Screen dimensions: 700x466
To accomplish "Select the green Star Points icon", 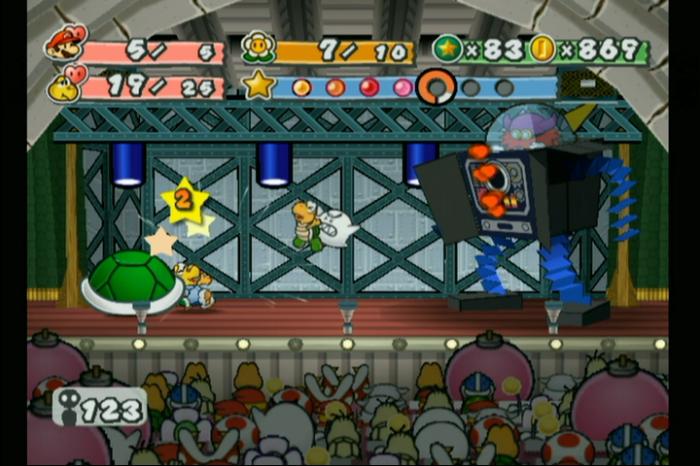I will [447, 48].
